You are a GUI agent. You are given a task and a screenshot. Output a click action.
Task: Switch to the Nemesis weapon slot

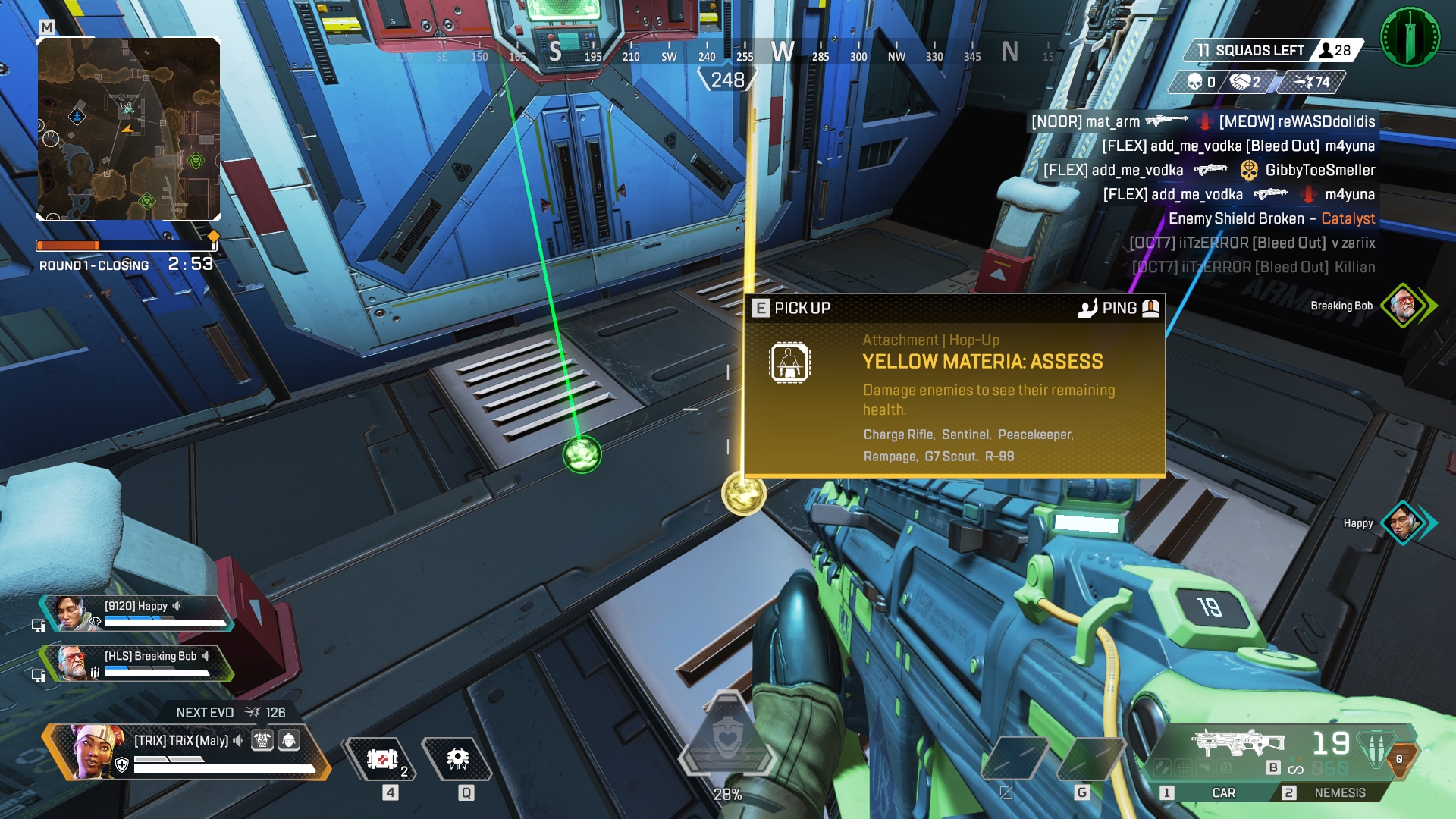coord(1338,792)
